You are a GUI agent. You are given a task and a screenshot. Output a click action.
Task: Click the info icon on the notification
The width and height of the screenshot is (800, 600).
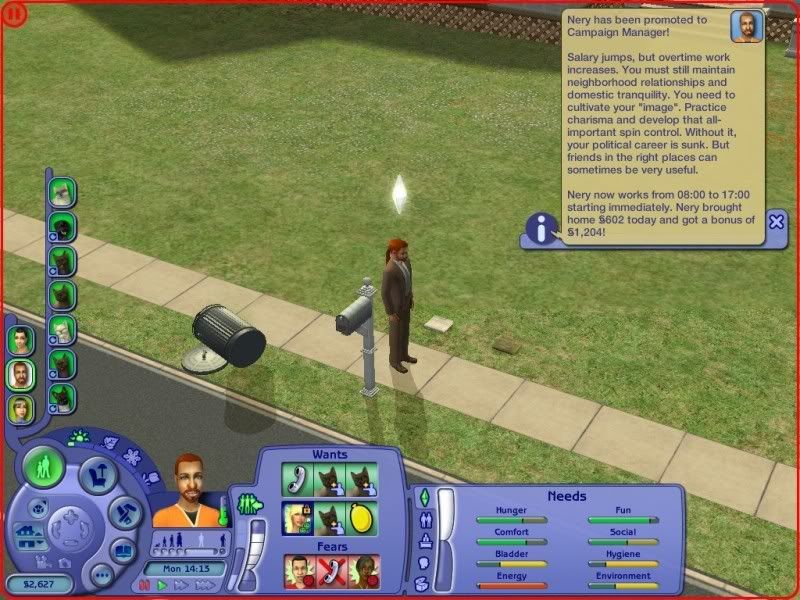point(543,231)
